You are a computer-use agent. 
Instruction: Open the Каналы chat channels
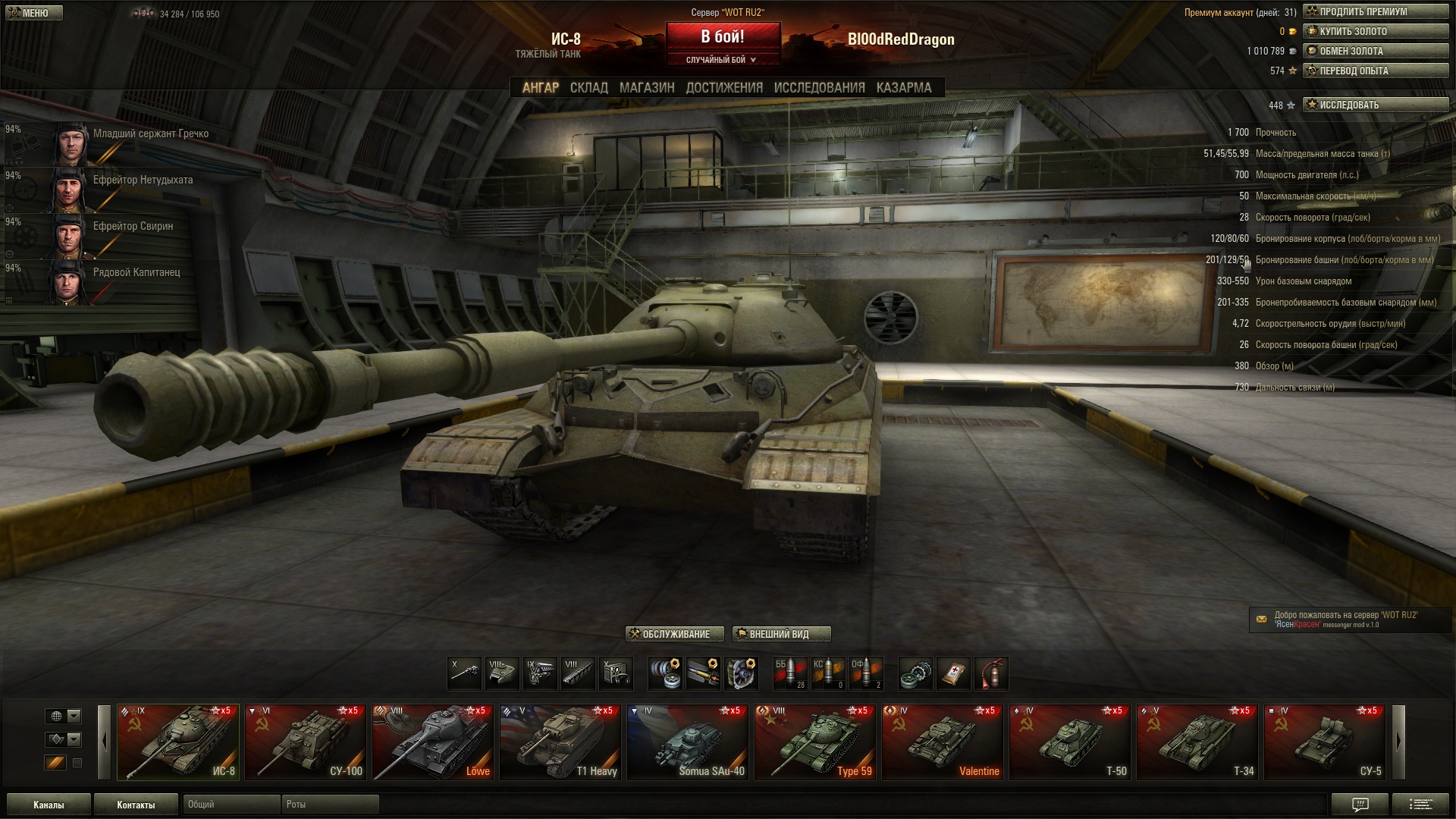[x=49, y=805]
